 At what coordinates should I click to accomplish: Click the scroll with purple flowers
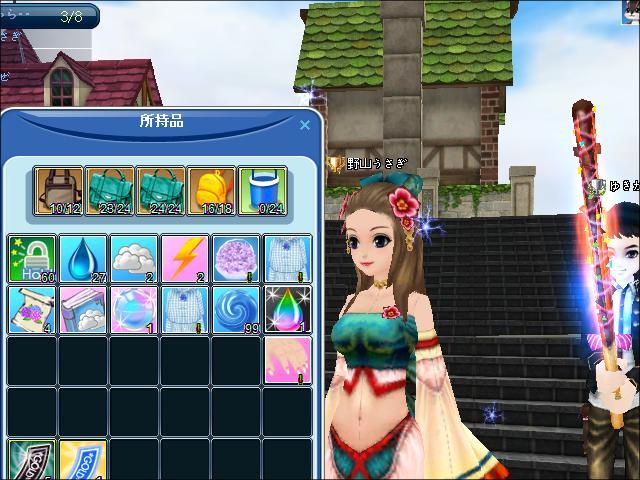tap(32, 309)
